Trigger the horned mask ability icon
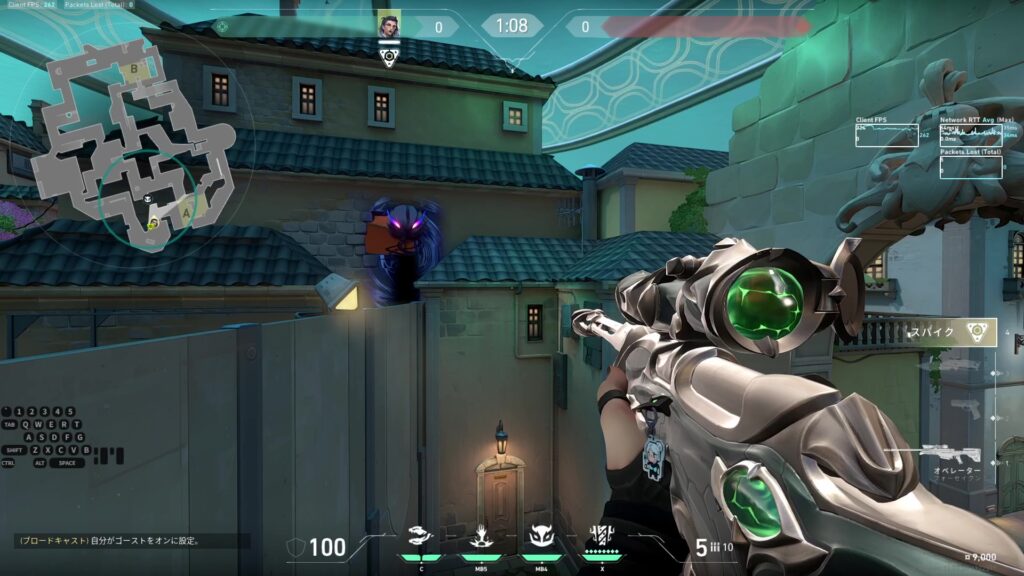 pyautogui.click(x=541, y=539)
